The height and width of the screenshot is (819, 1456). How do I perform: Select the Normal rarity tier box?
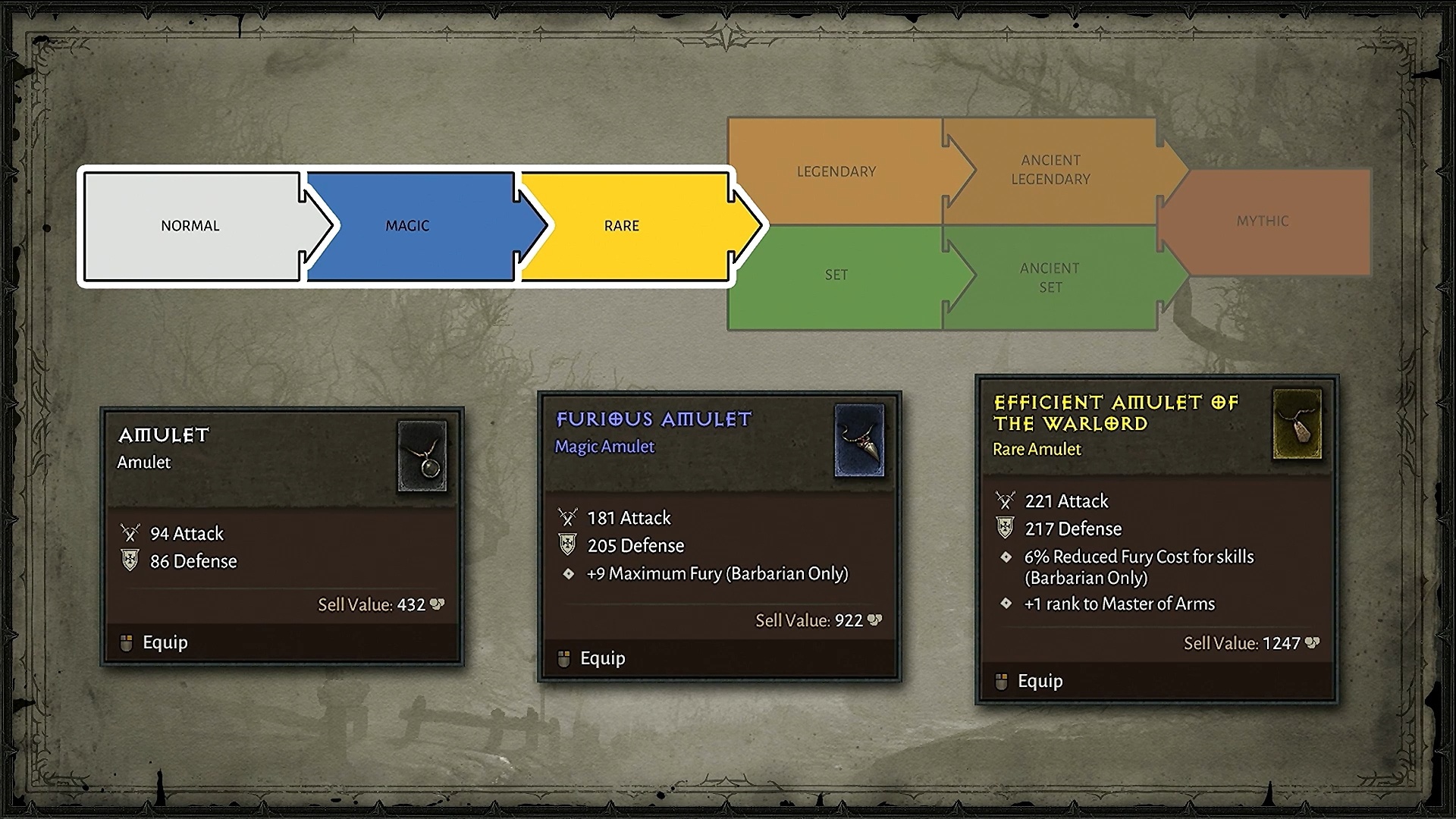point(190,226)
